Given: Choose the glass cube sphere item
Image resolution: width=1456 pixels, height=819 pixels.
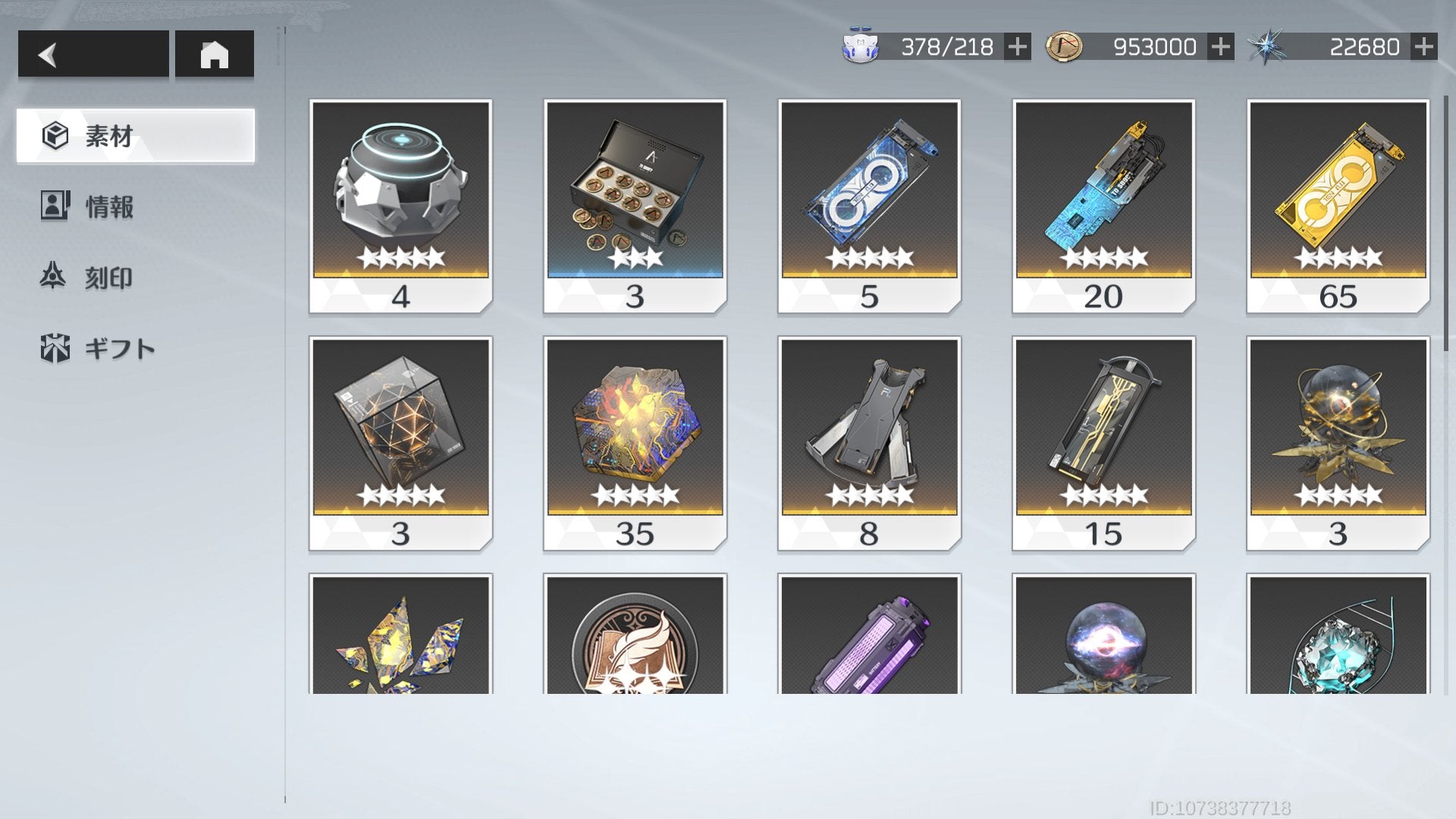Looking at the screenshot, I should (400, 443).
